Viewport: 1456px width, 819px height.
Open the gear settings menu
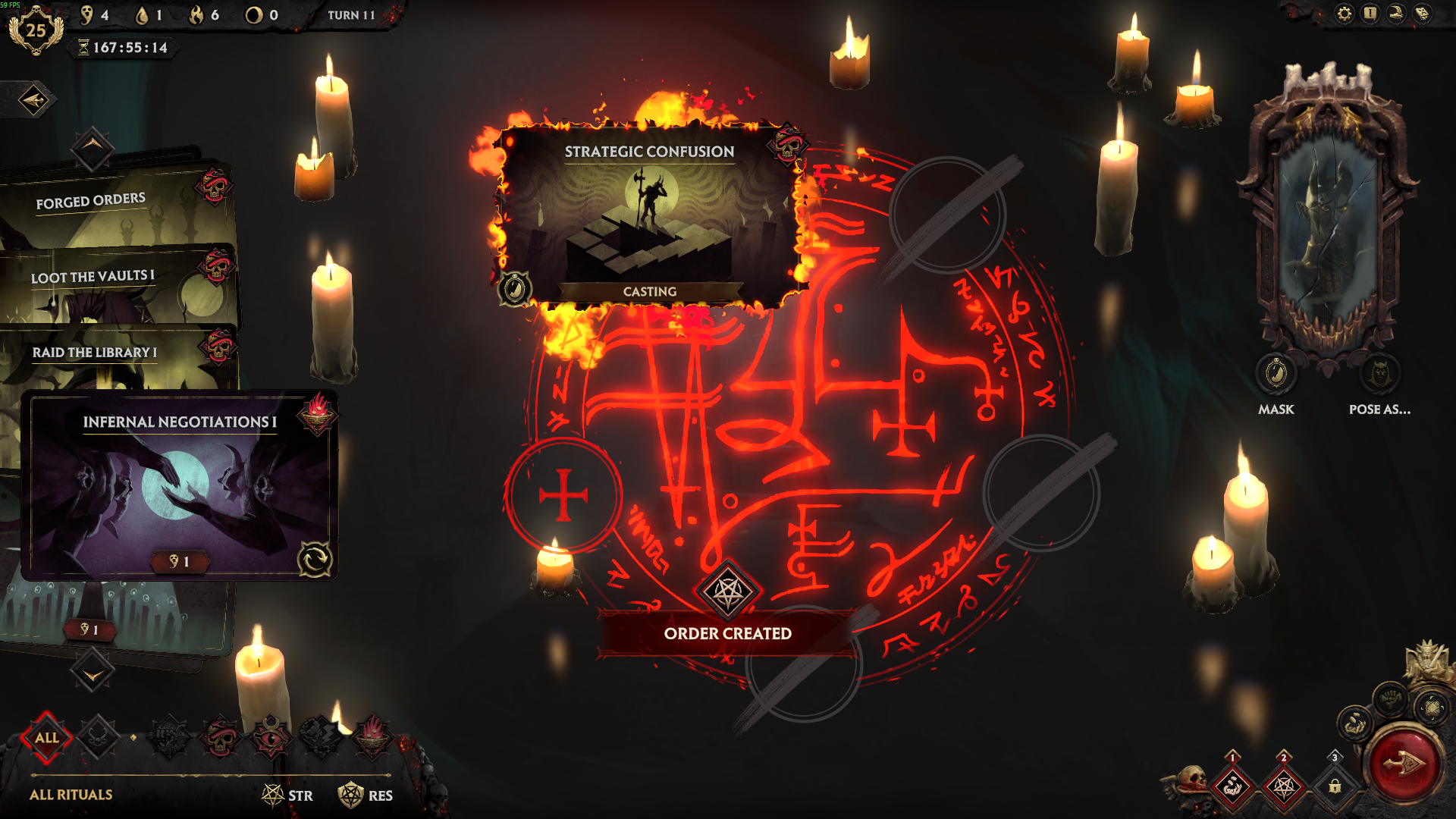(x=1344, y=14)
